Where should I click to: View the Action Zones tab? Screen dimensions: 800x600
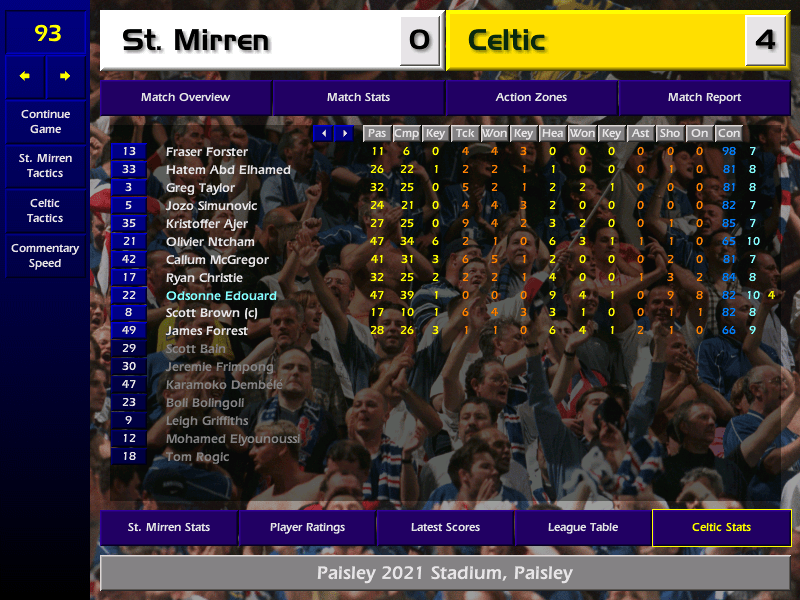pos(531,97)
